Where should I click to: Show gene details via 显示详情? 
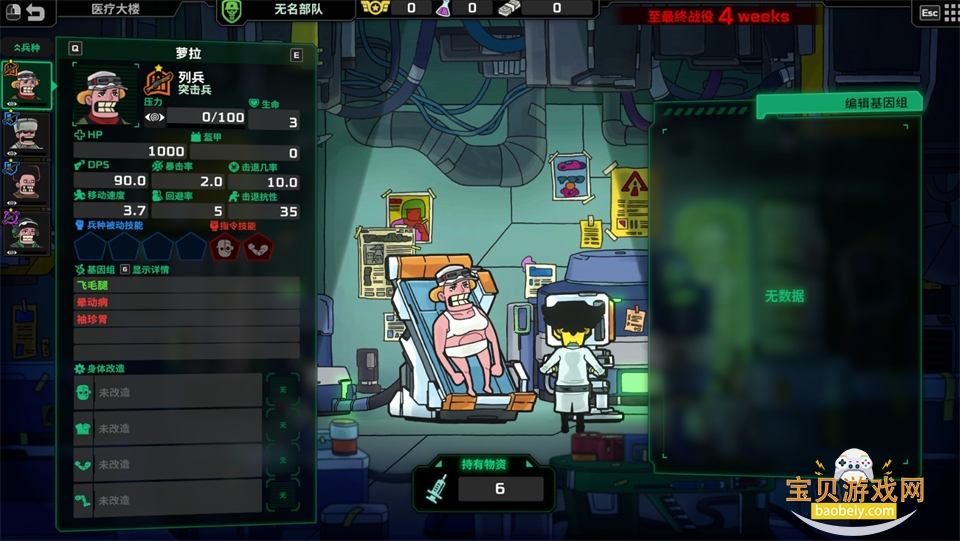point(150,269)
